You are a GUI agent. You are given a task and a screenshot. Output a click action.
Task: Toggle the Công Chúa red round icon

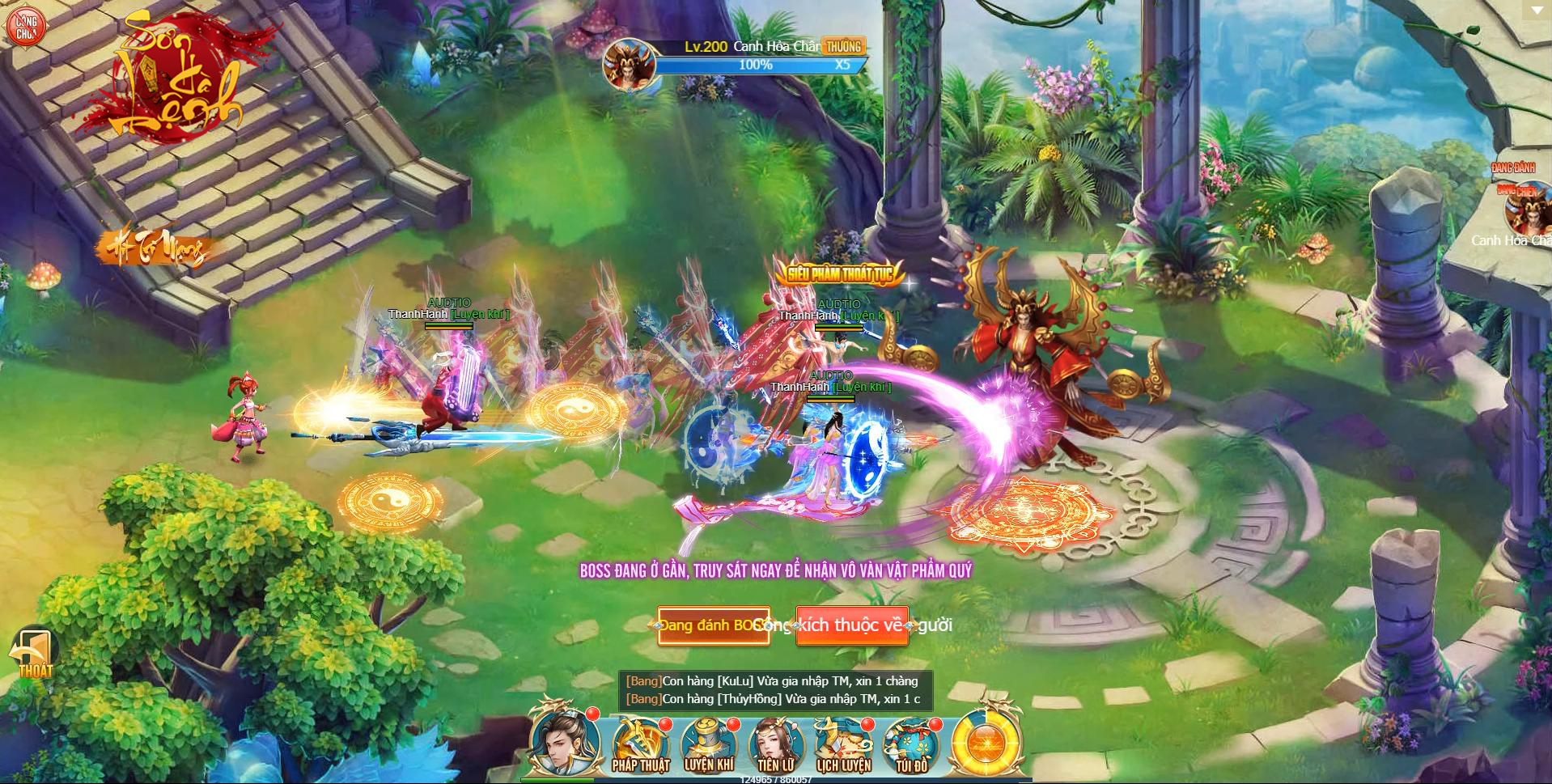(26, 28)
